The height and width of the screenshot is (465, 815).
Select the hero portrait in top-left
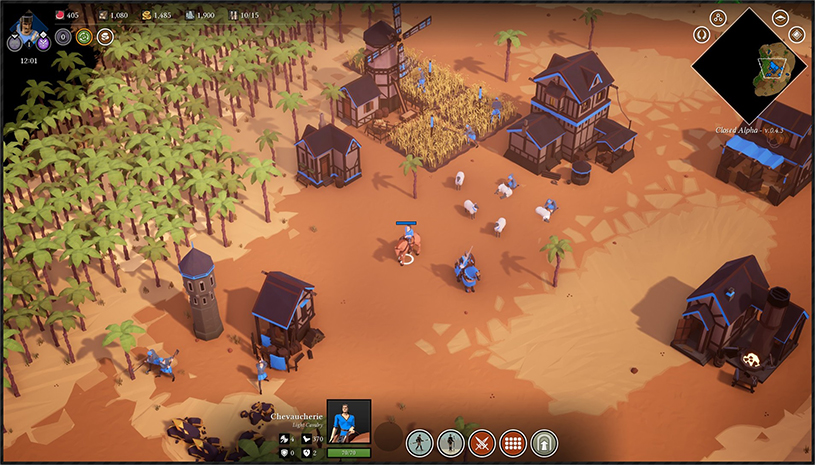(29, 22)
